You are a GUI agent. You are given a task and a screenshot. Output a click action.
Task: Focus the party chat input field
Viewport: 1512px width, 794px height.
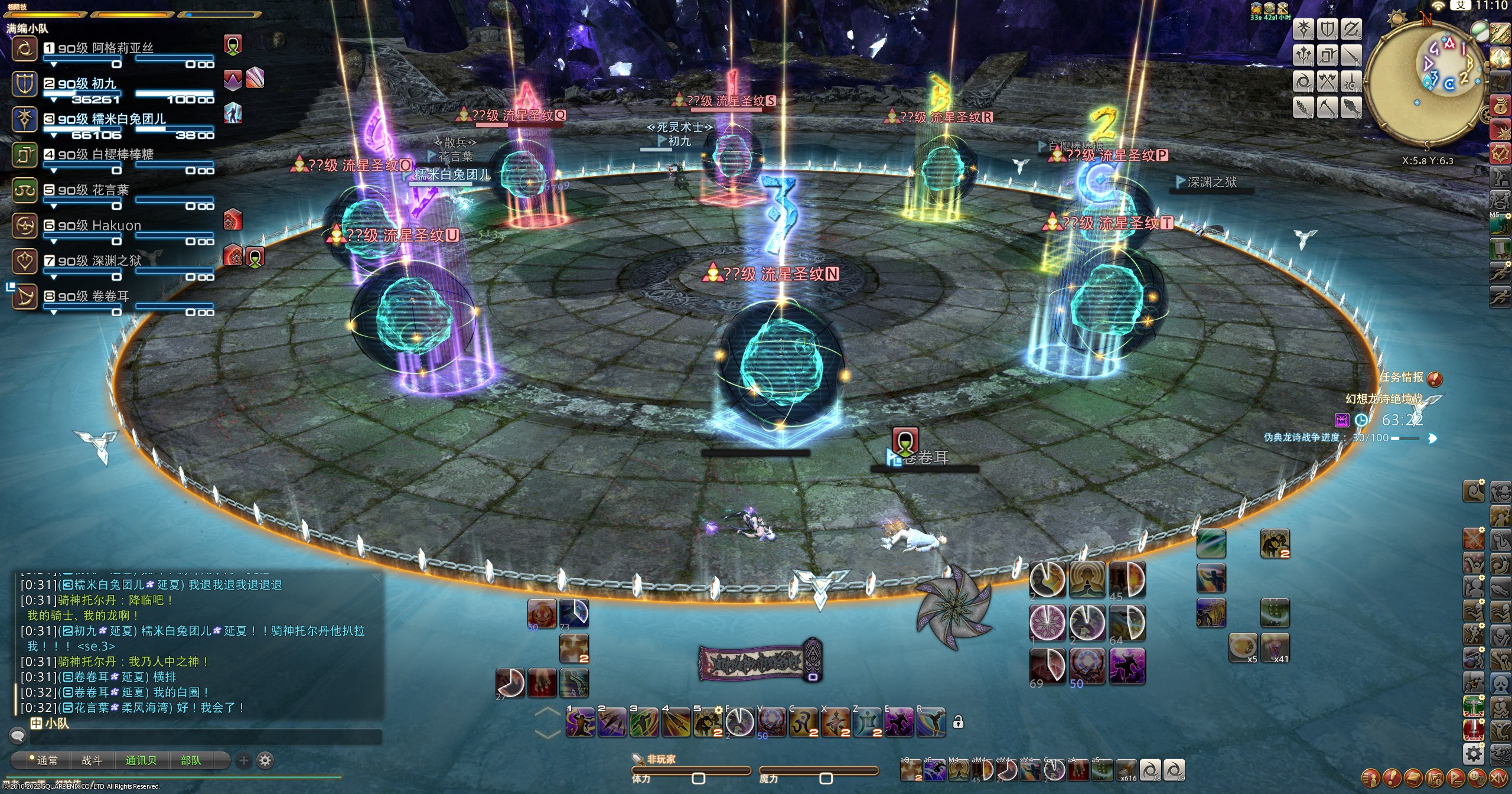pos(206,737)
